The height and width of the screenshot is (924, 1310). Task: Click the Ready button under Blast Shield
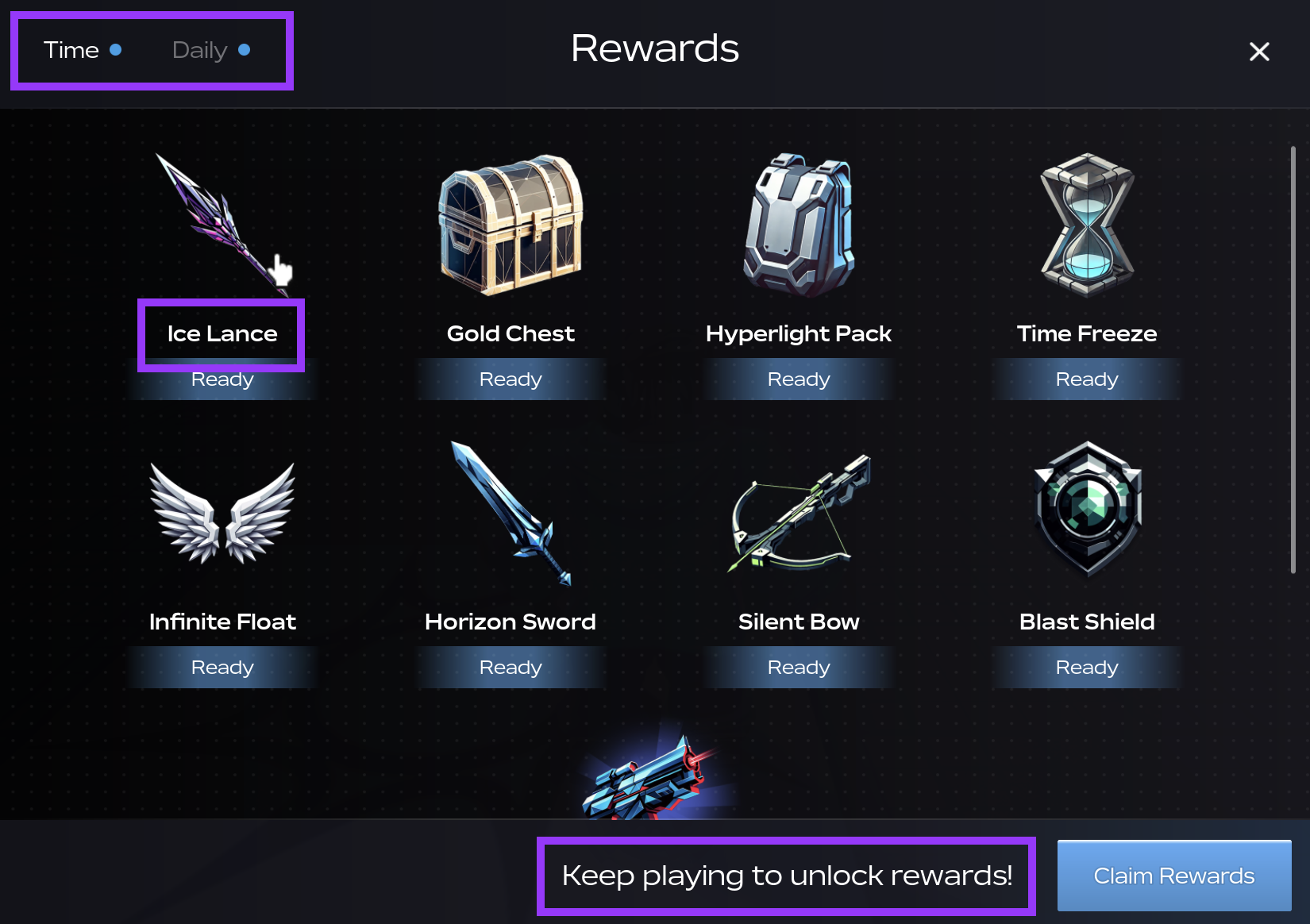(1087, 668)
